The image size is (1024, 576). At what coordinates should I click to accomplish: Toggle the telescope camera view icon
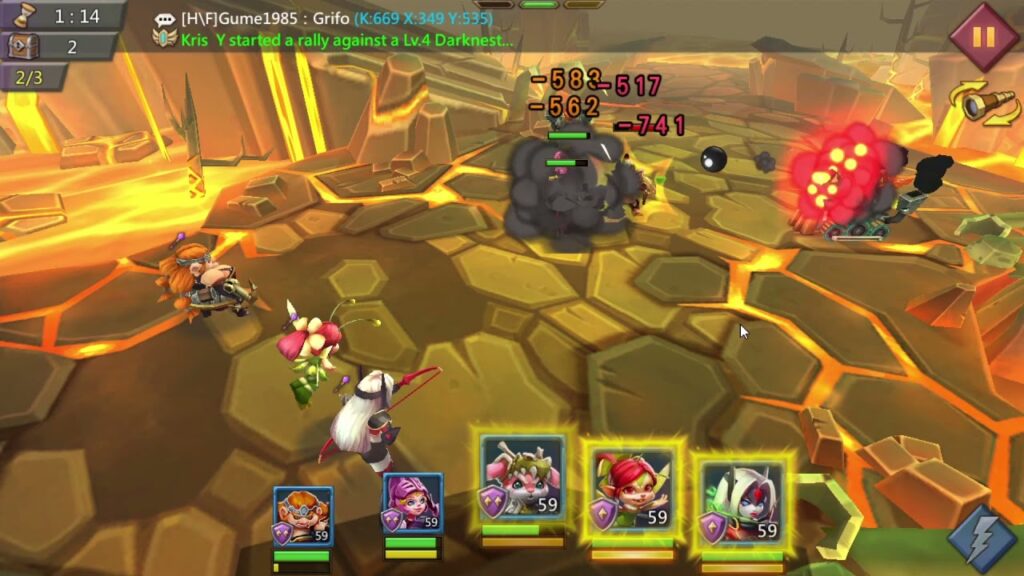(x=984, y=103)
